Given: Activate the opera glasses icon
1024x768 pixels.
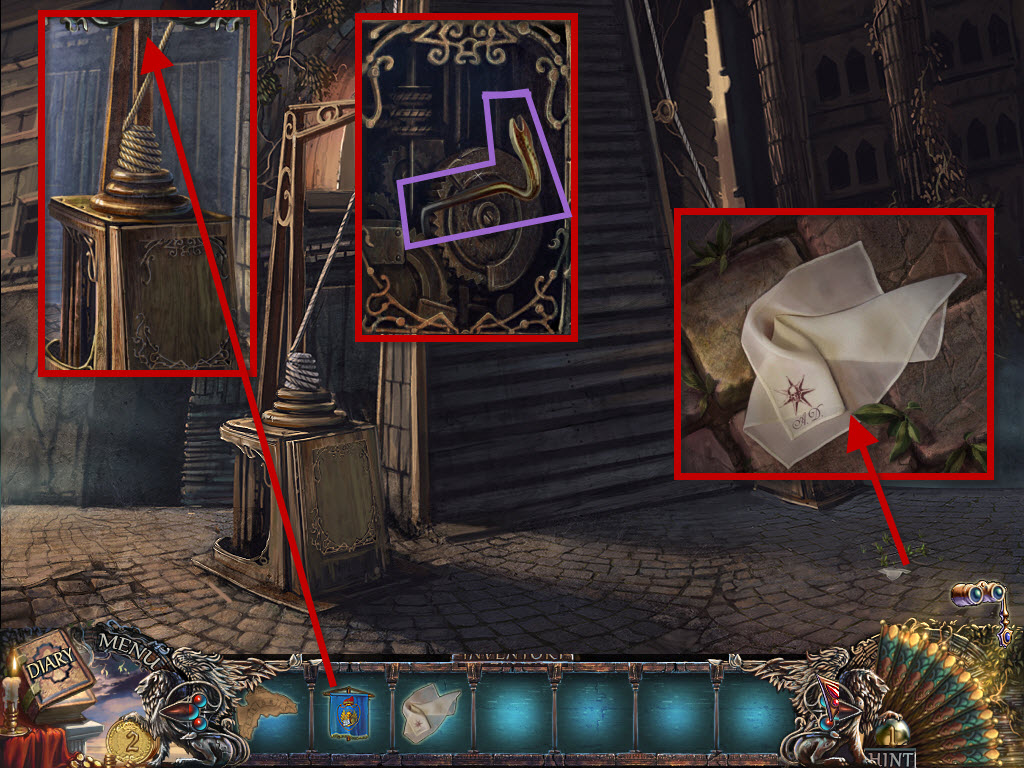Looking at the screenshot, I should tap(978, 596).
